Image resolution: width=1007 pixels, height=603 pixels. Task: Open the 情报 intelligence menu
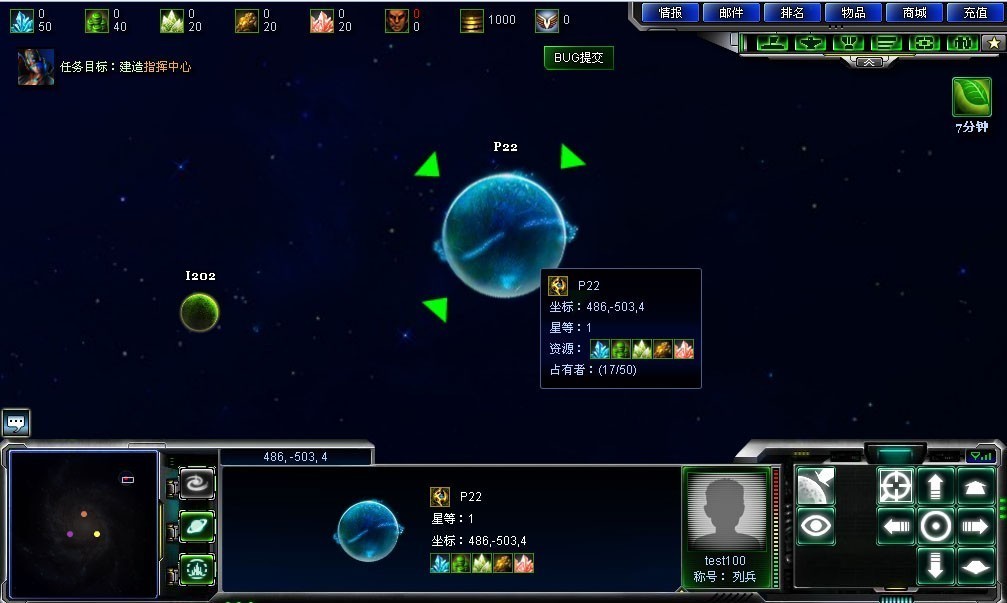670,13
